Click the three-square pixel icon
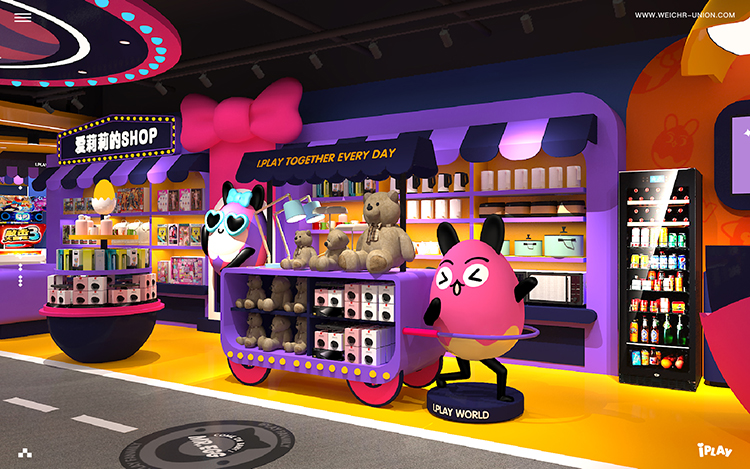This screenshot has width=750, height=469. [23, 451]
